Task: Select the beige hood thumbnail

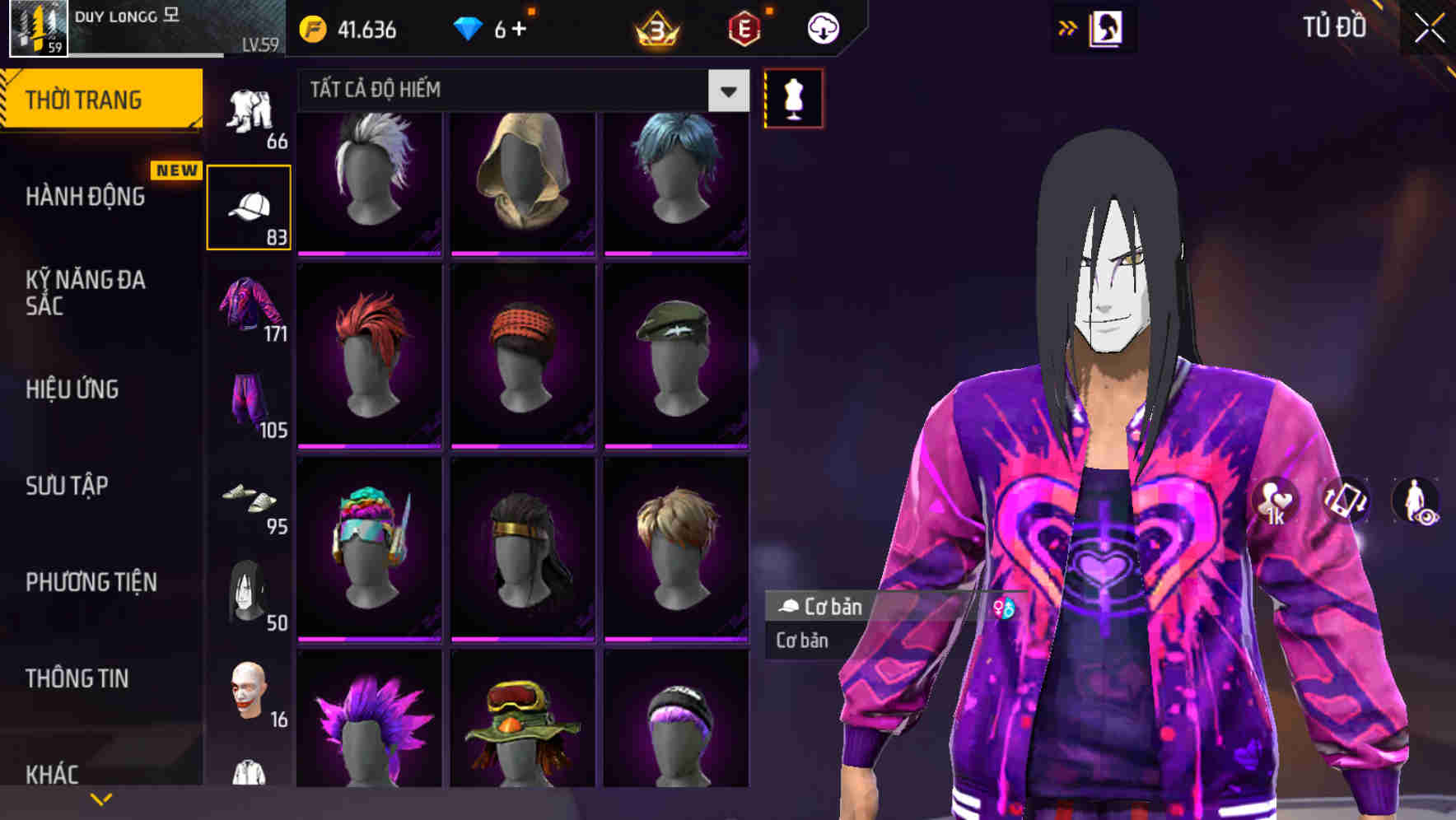Action: pyautogui.click(x=522, y=183)
